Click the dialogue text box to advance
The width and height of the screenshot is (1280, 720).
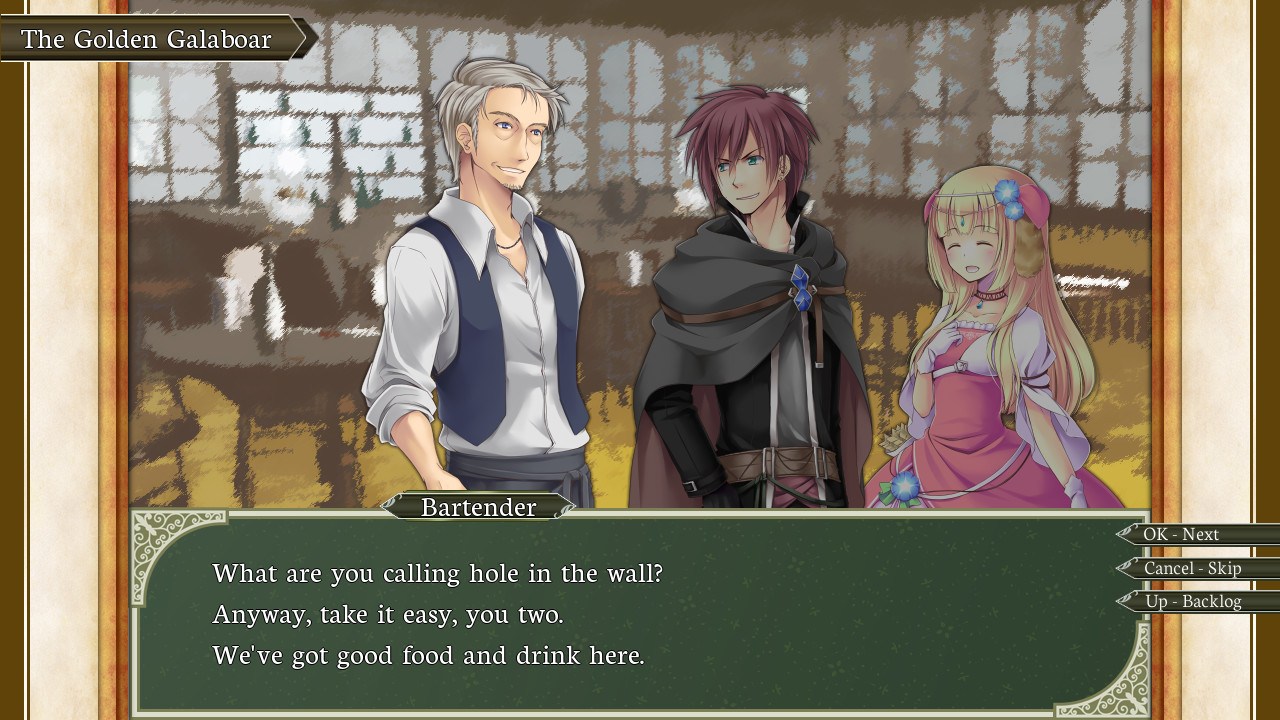coord(640,610)
